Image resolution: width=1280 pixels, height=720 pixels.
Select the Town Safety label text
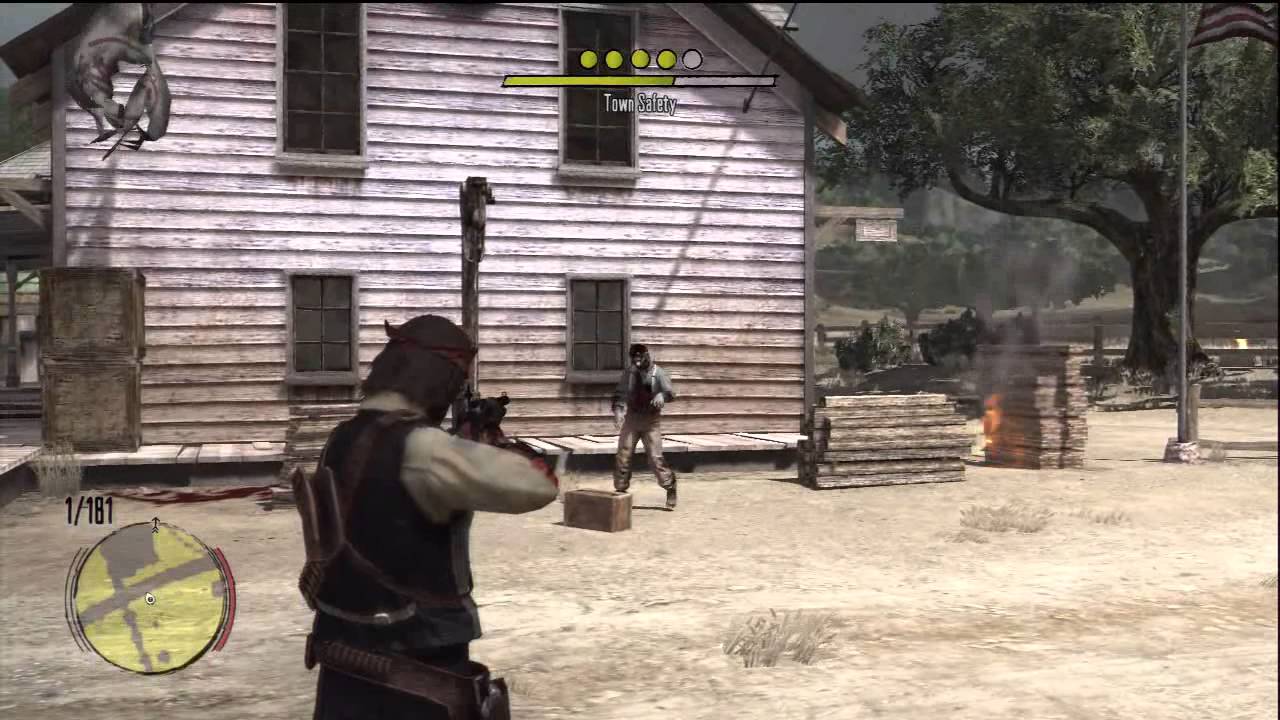[x=640, y=103]
